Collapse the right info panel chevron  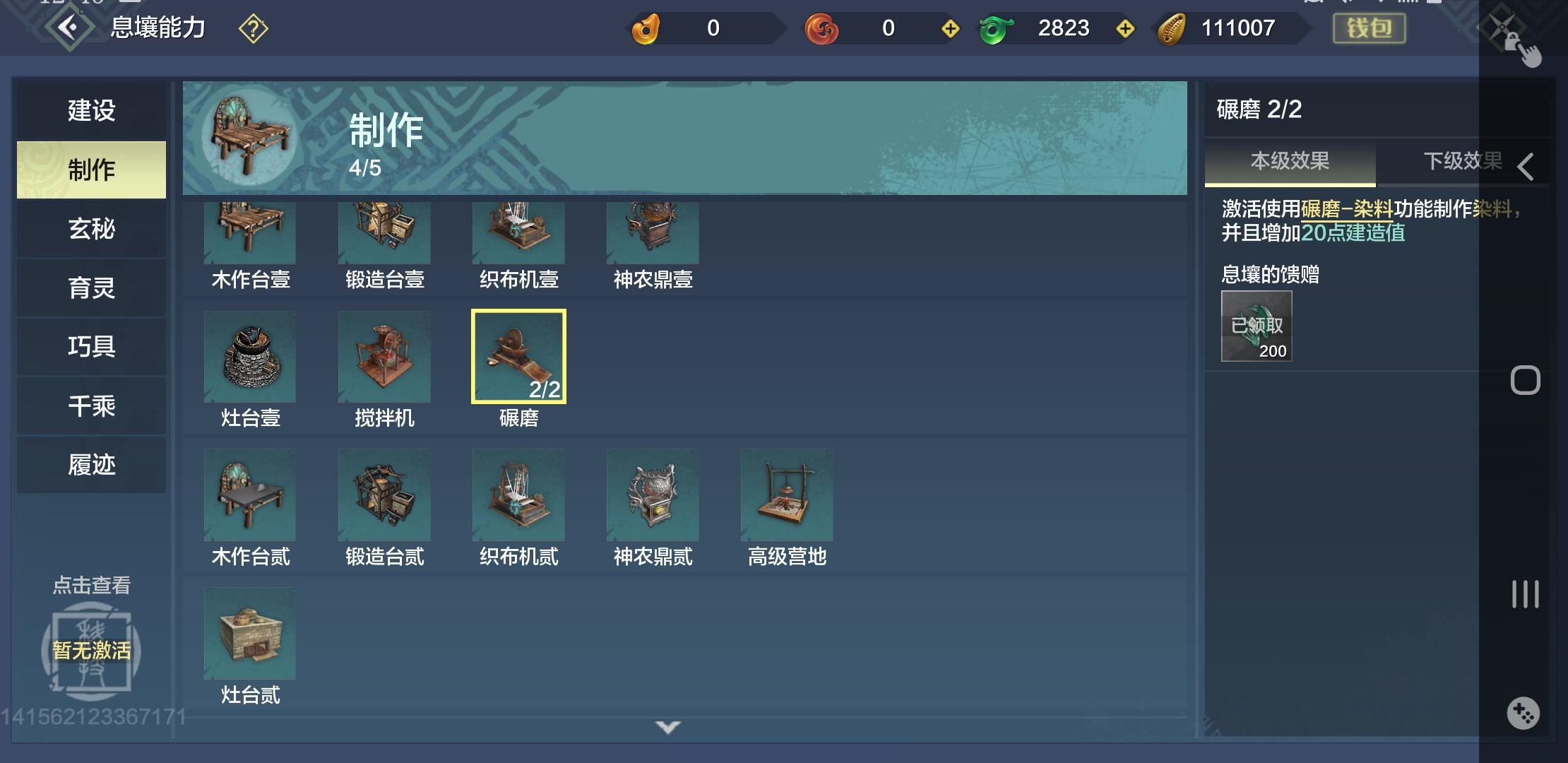[x=1527, y=167]
